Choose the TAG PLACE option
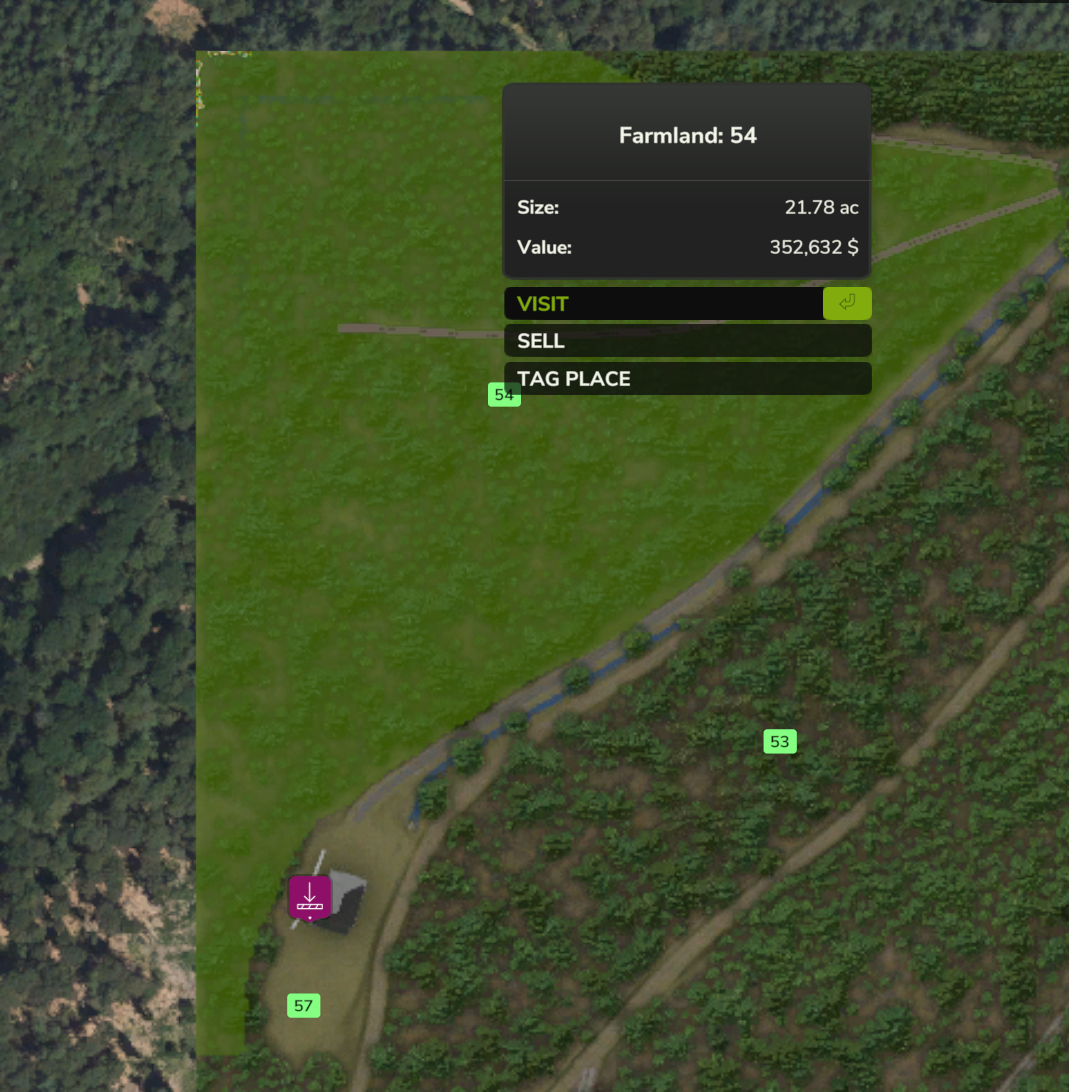Viewport: 1069px width, 1092px height. 687,379
